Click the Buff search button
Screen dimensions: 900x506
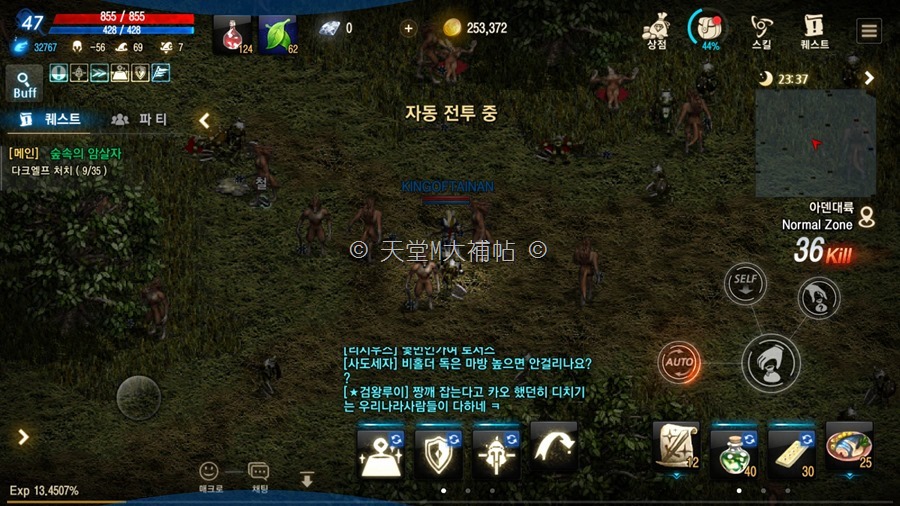pyautogui.click(x=25, y=83)
